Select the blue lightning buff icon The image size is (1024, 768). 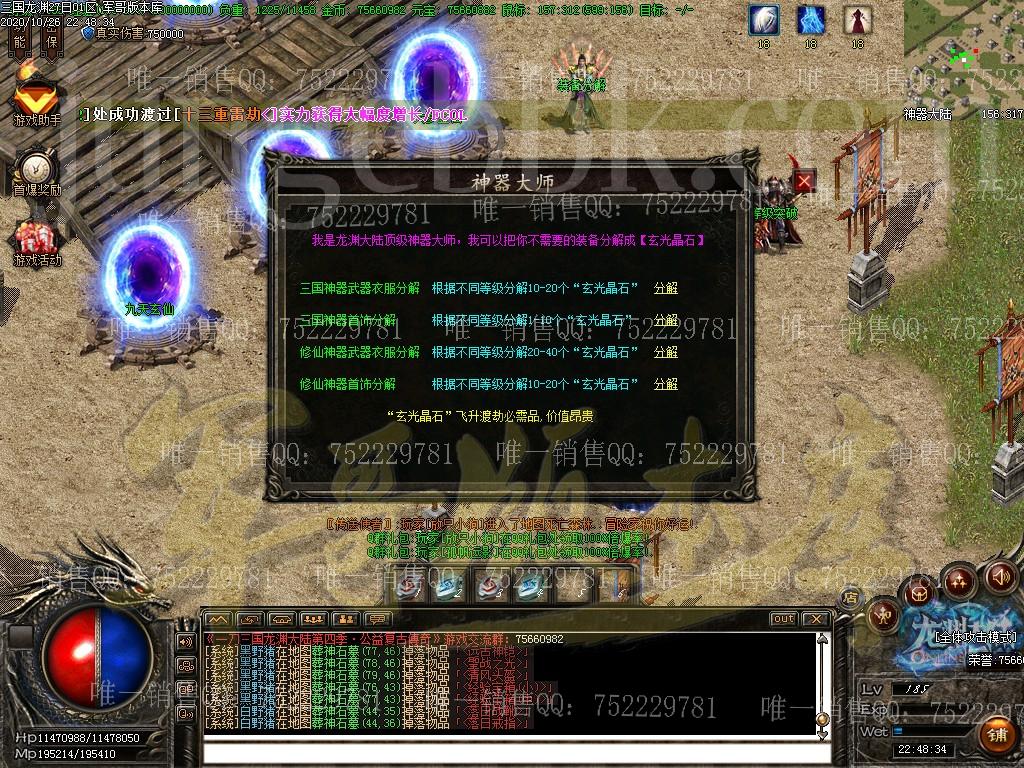point(811,20)
